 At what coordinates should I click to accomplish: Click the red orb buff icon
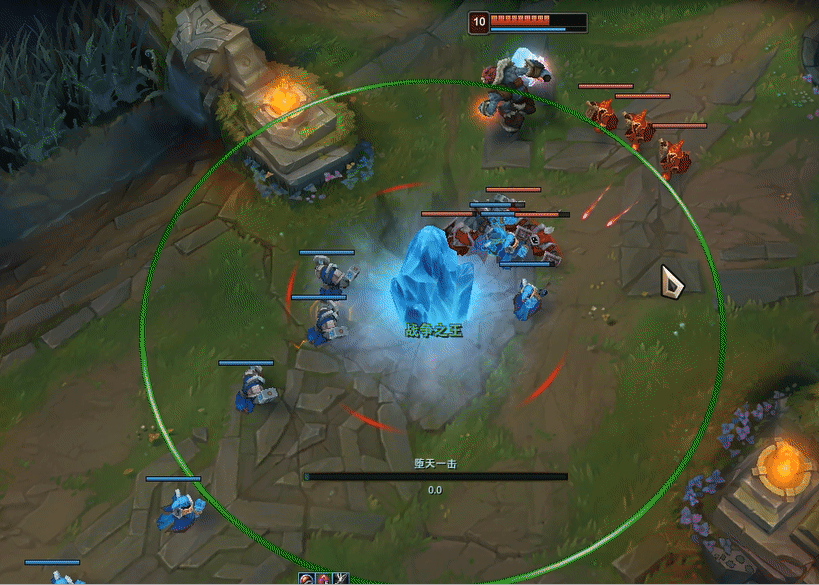click(308, 579)
